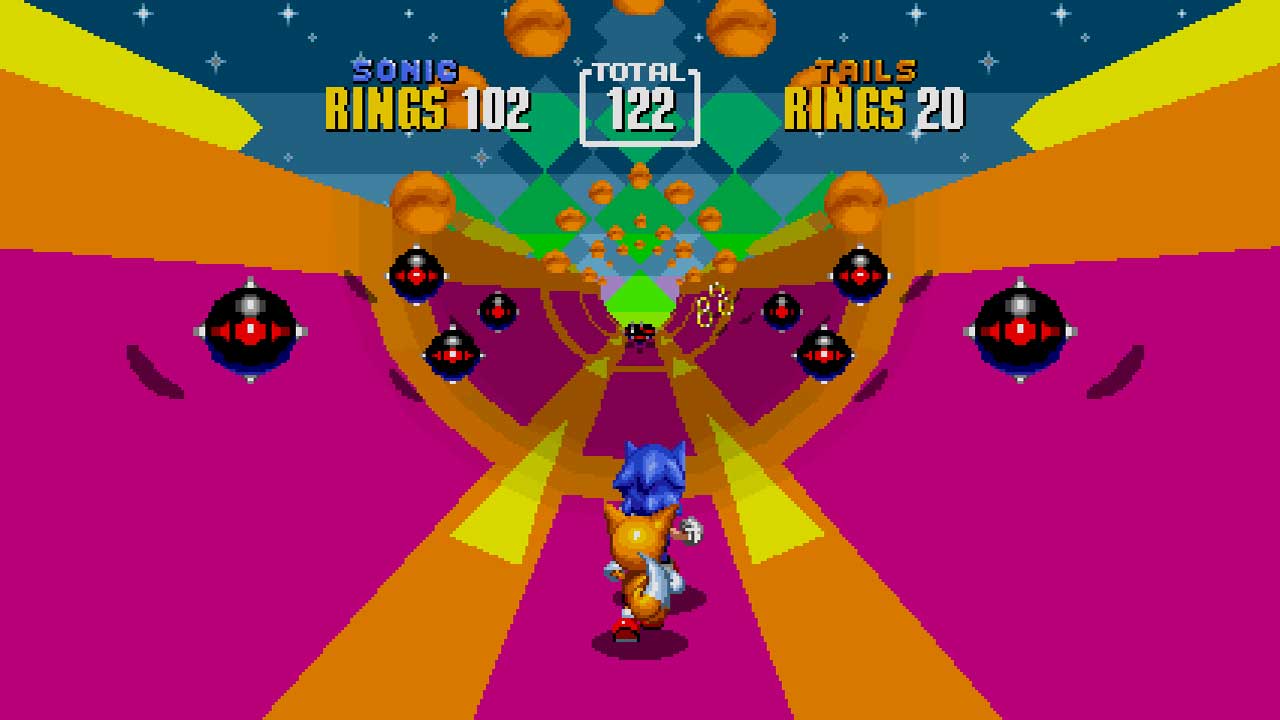This screenshot has width=1280, height=720.
Task: Click the TAILS name label
Action: click(x=868, y=70)
